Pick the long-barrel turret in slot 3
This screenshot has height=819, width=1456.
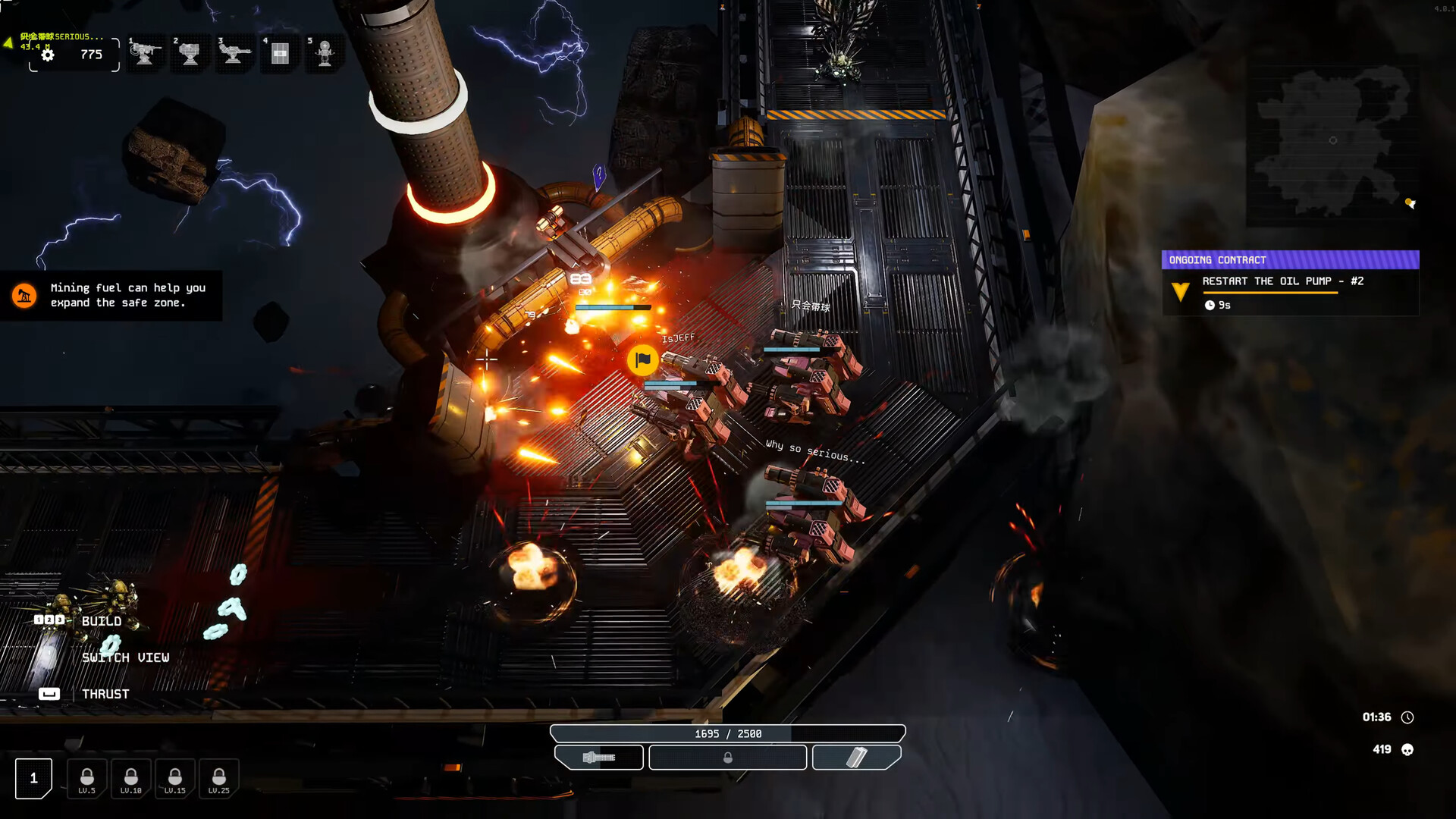[x=234, y=54]
